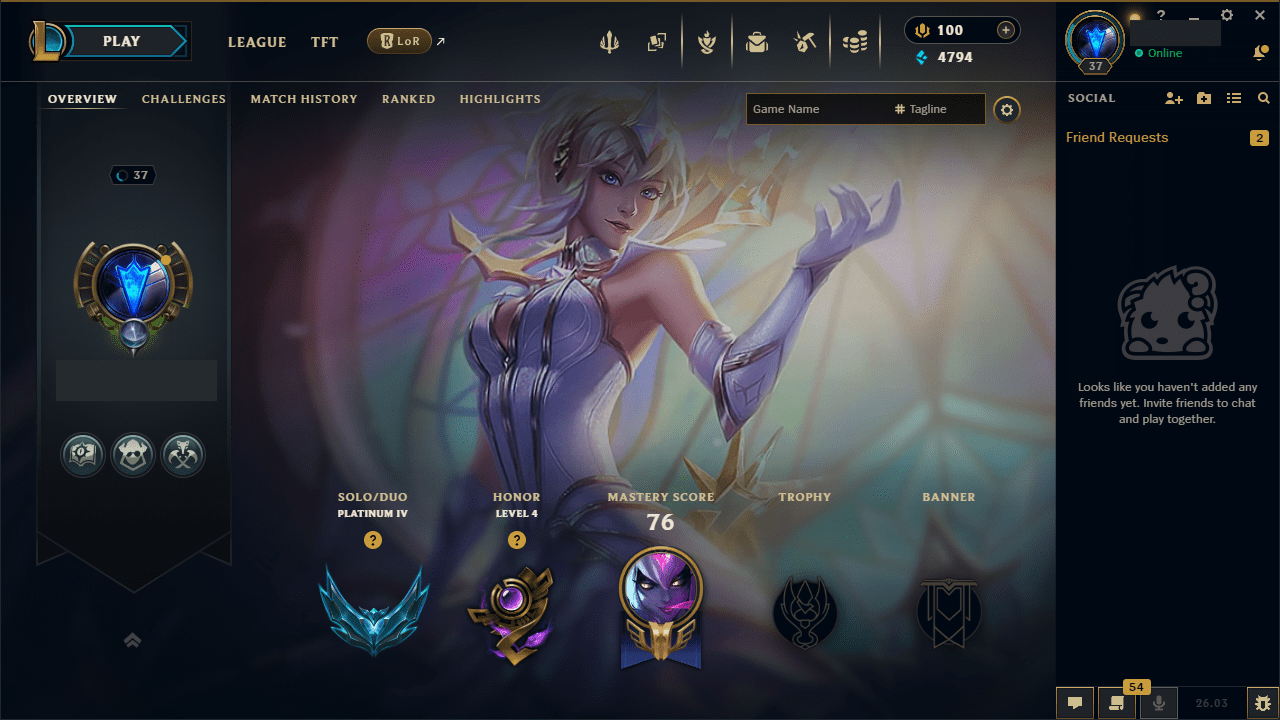
Task: Open Hextech crafting with the hammer icon
Action: 805,42
